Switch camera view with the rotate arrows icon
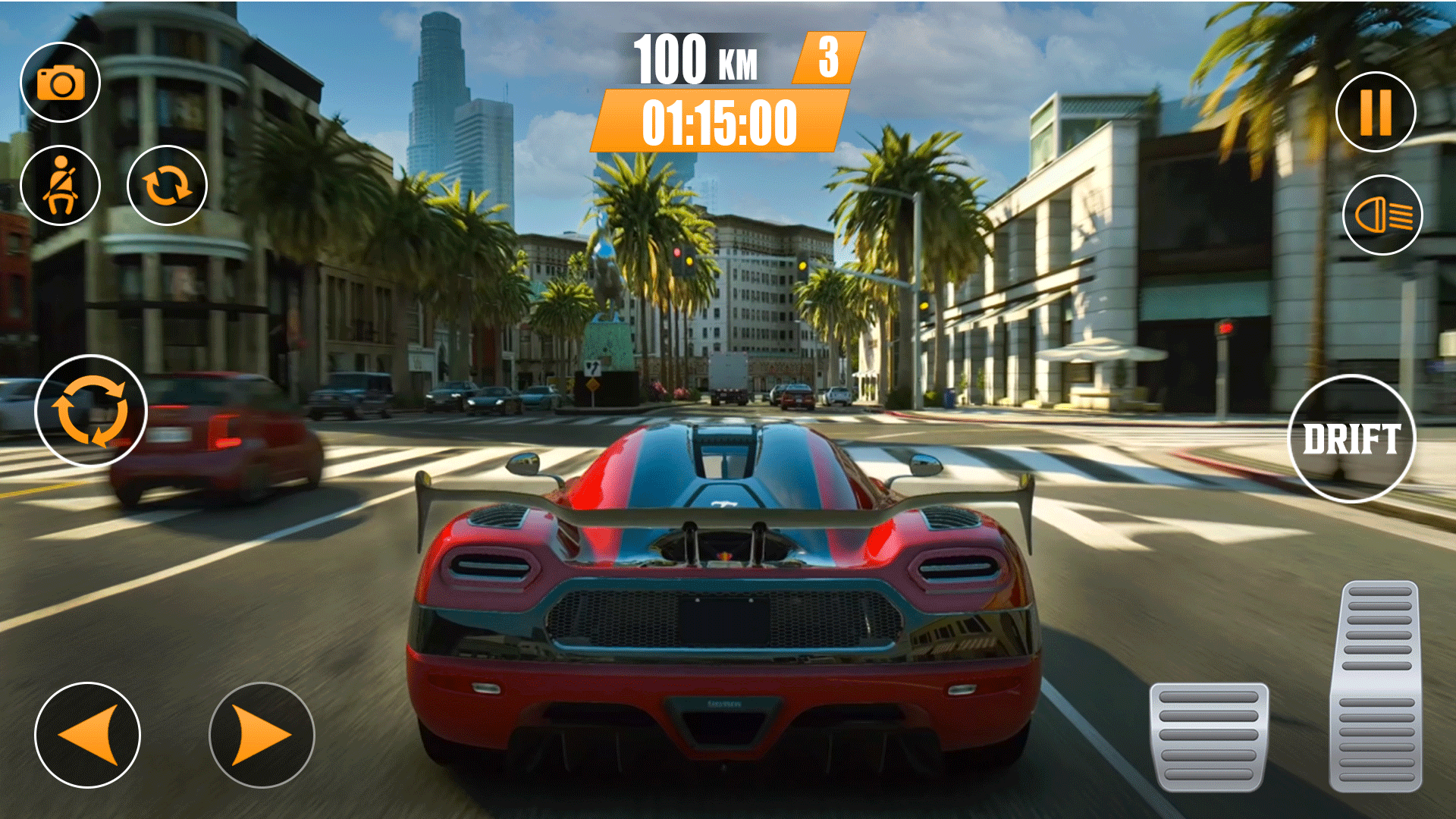1456x819 pixels. click(168, 184)
